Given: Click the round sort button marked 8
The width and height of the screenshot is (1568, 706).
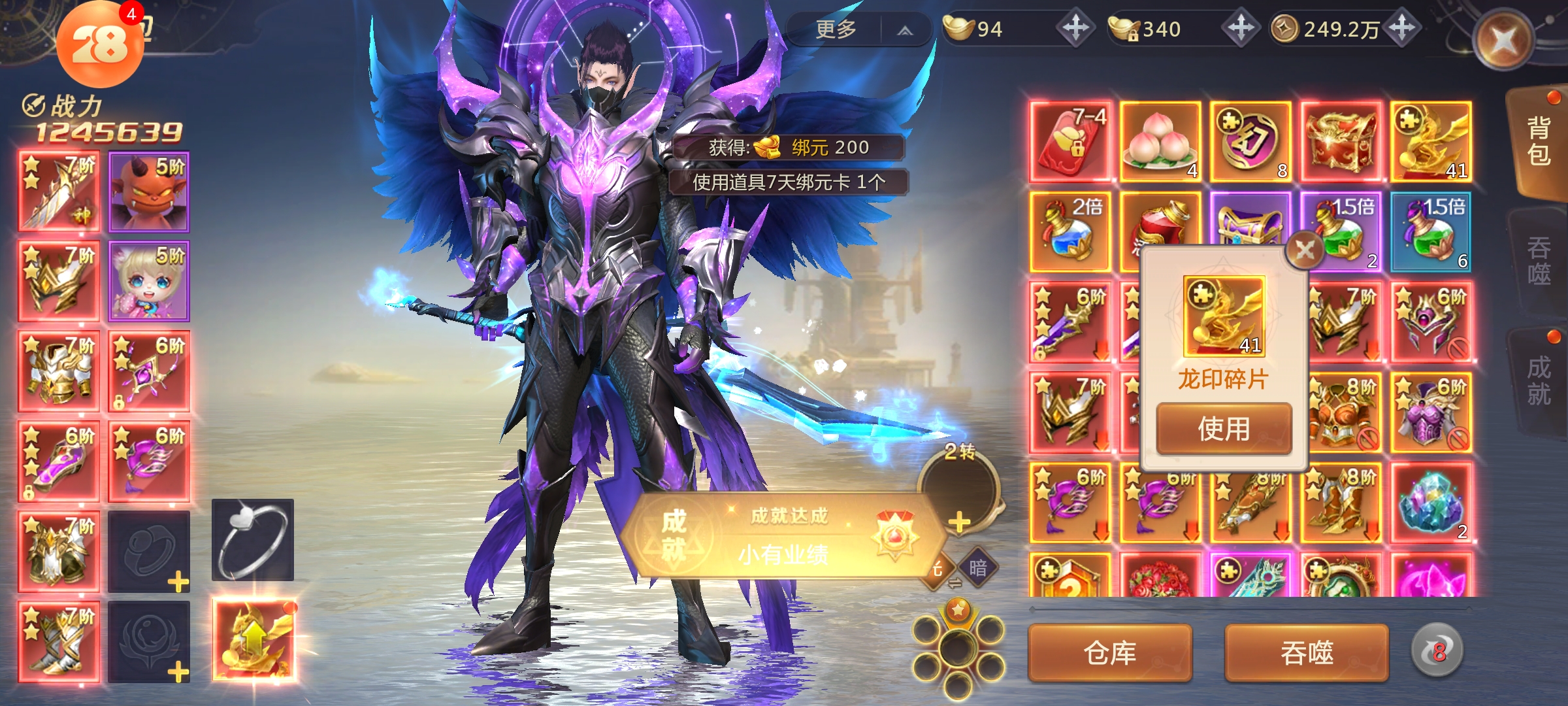Looking at the screenshot, I should coord(1437,651).
